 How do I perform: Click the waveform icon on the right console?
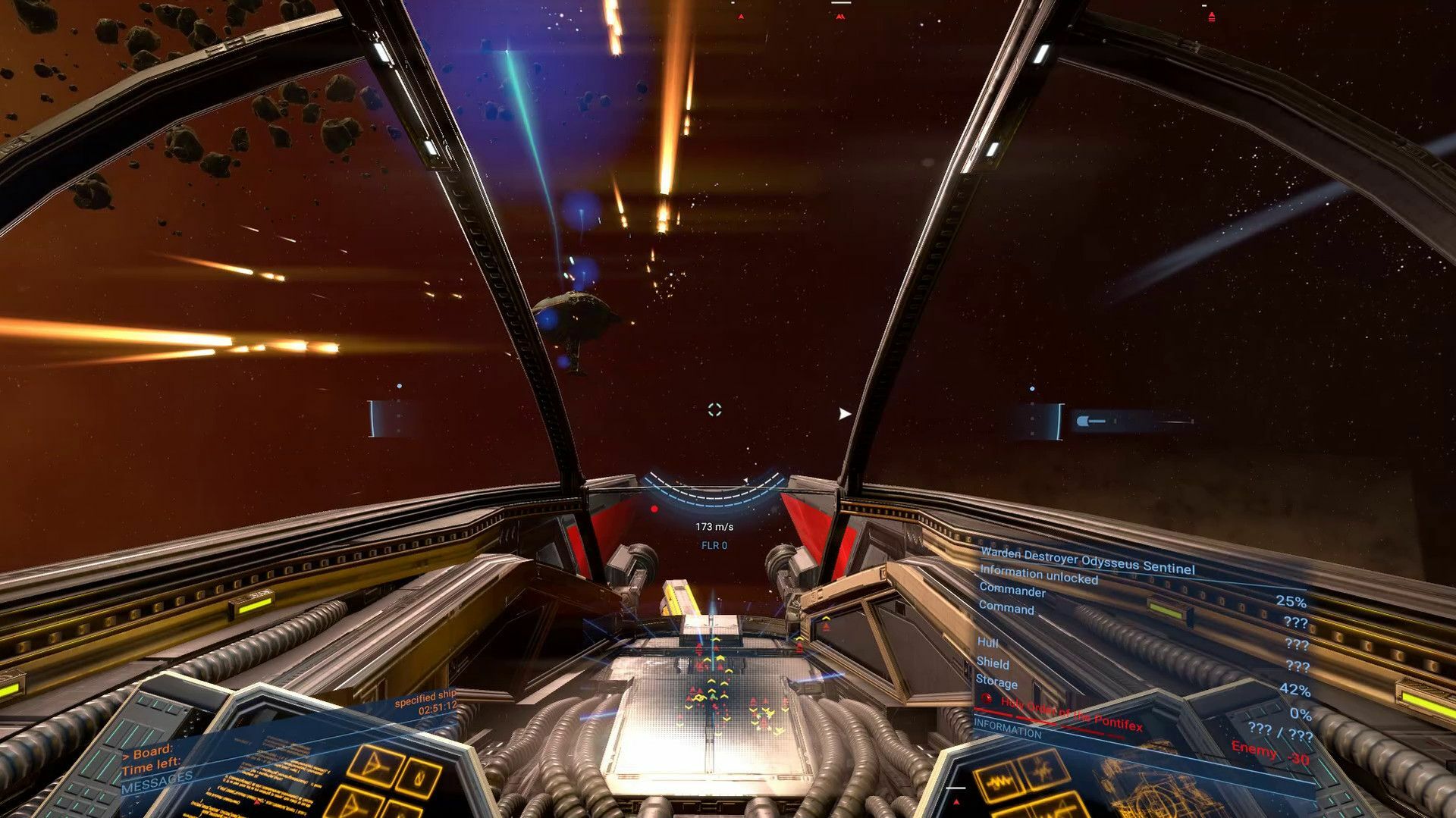pyautogui.click(x=1001, y=782)
